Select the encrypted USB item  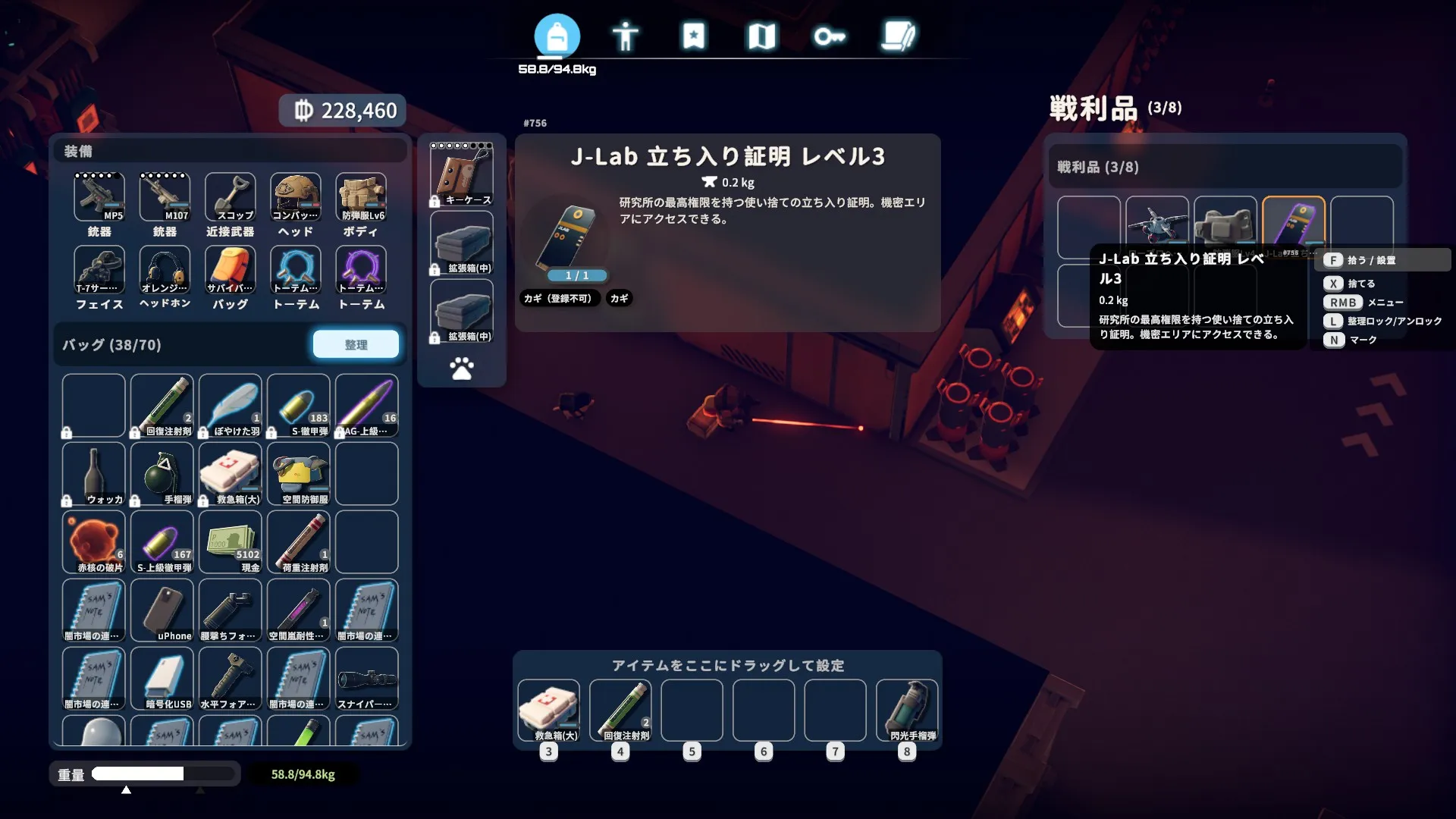click(x=162, y=678)
